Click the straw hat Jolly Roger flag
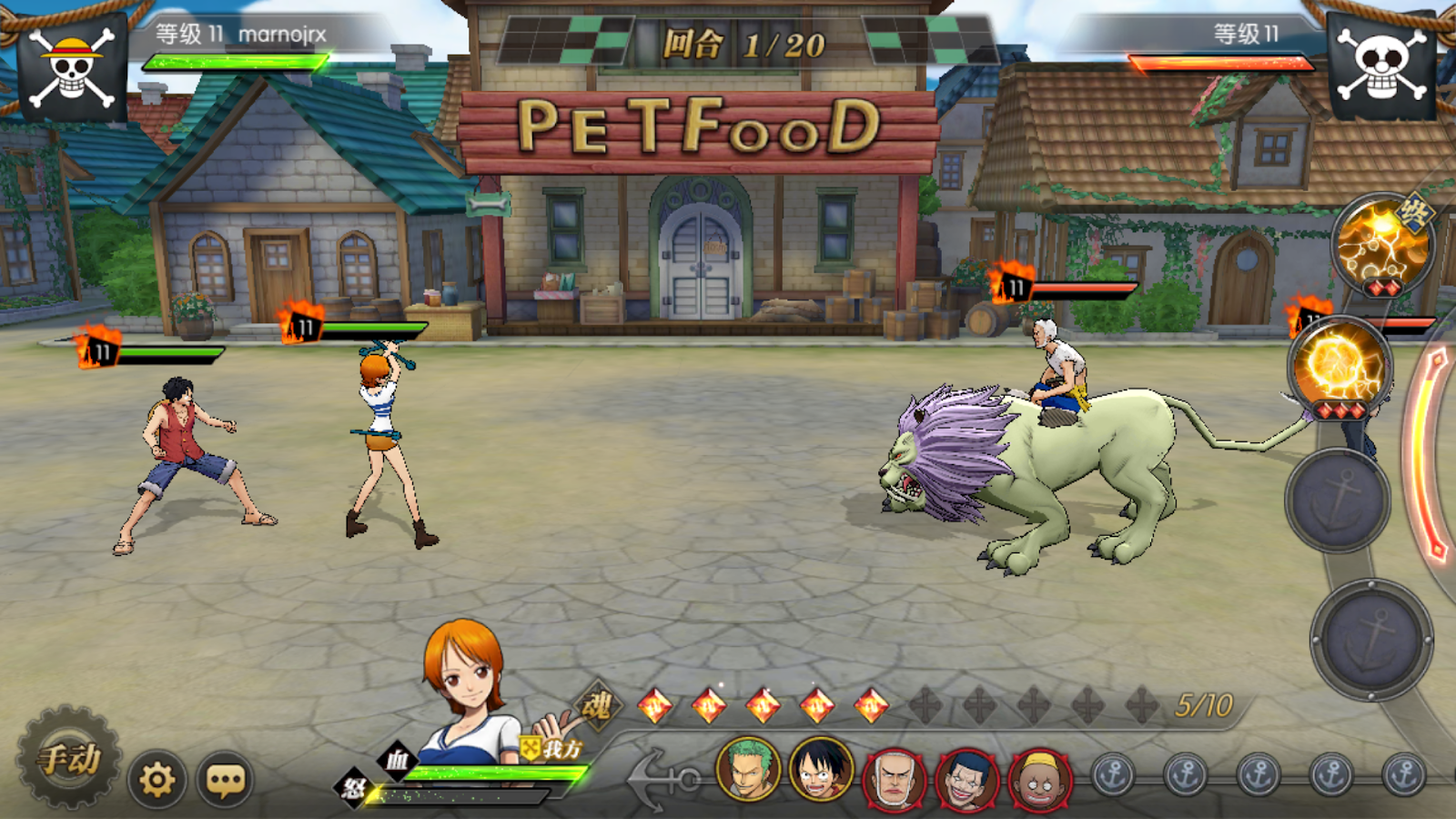The width and height of the screenshot is (1456, 819). (73, 67)
